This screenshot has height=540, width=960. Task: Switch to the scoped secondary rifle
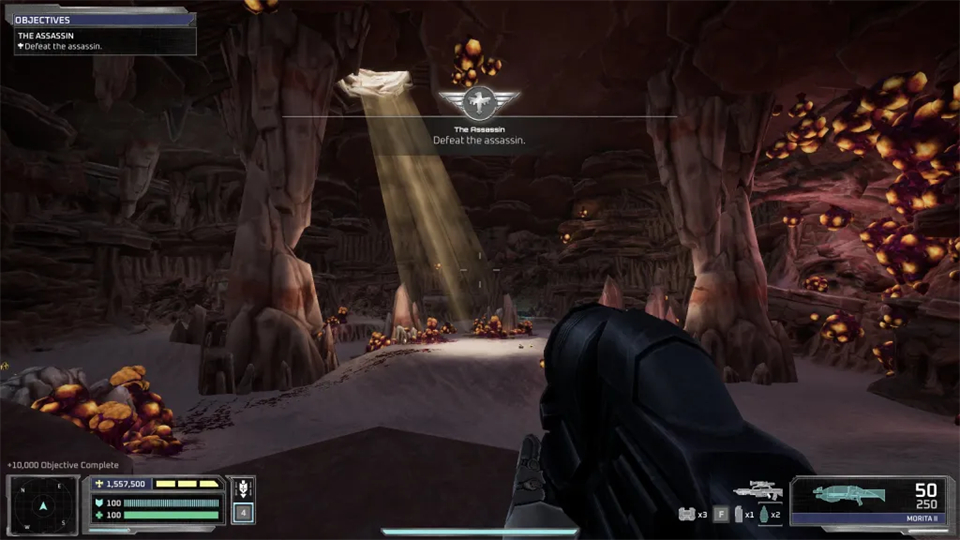coord(757,491)
